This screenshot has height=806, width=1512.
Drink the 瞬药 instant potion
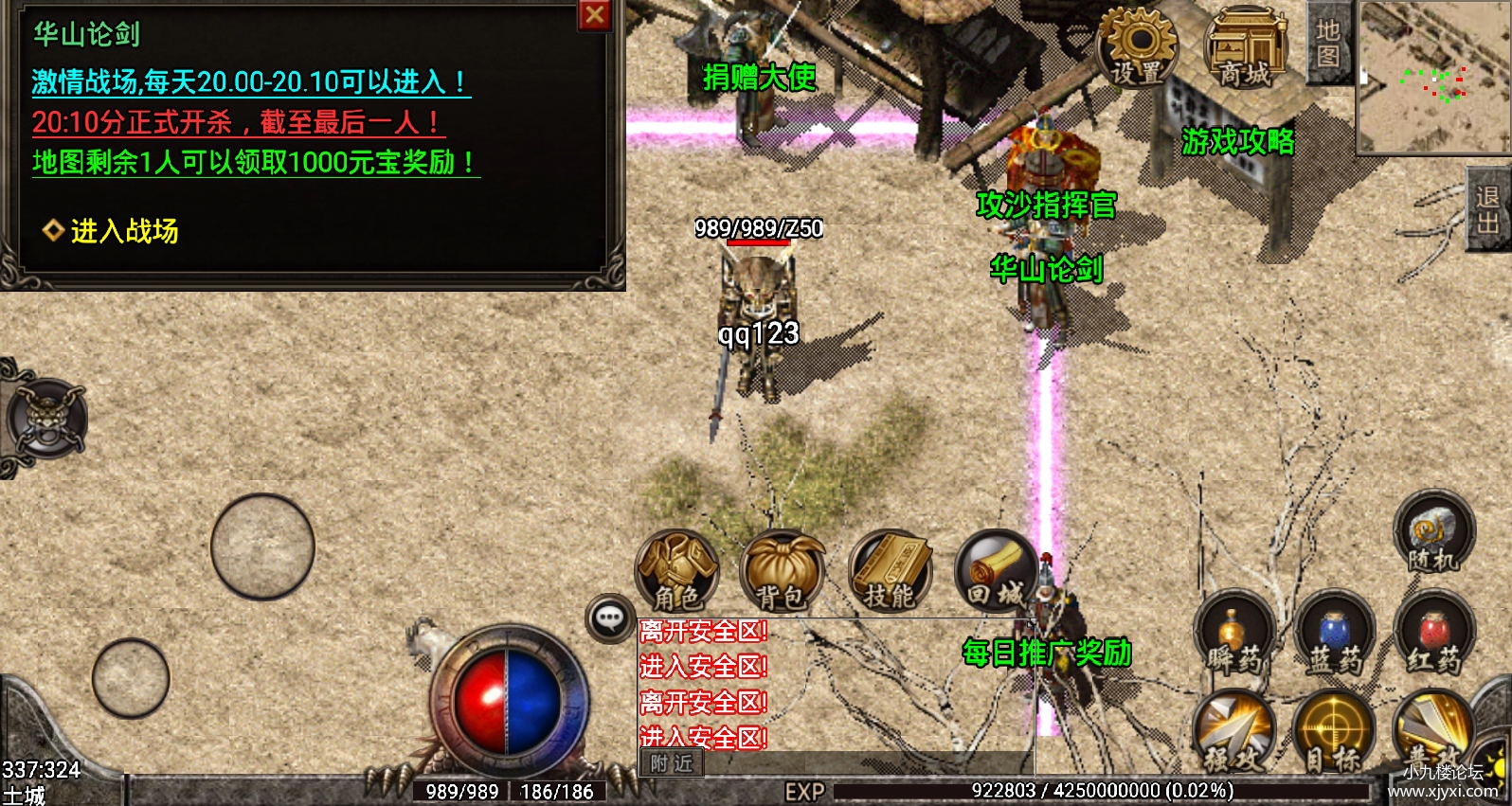(x=1233, y=635)
